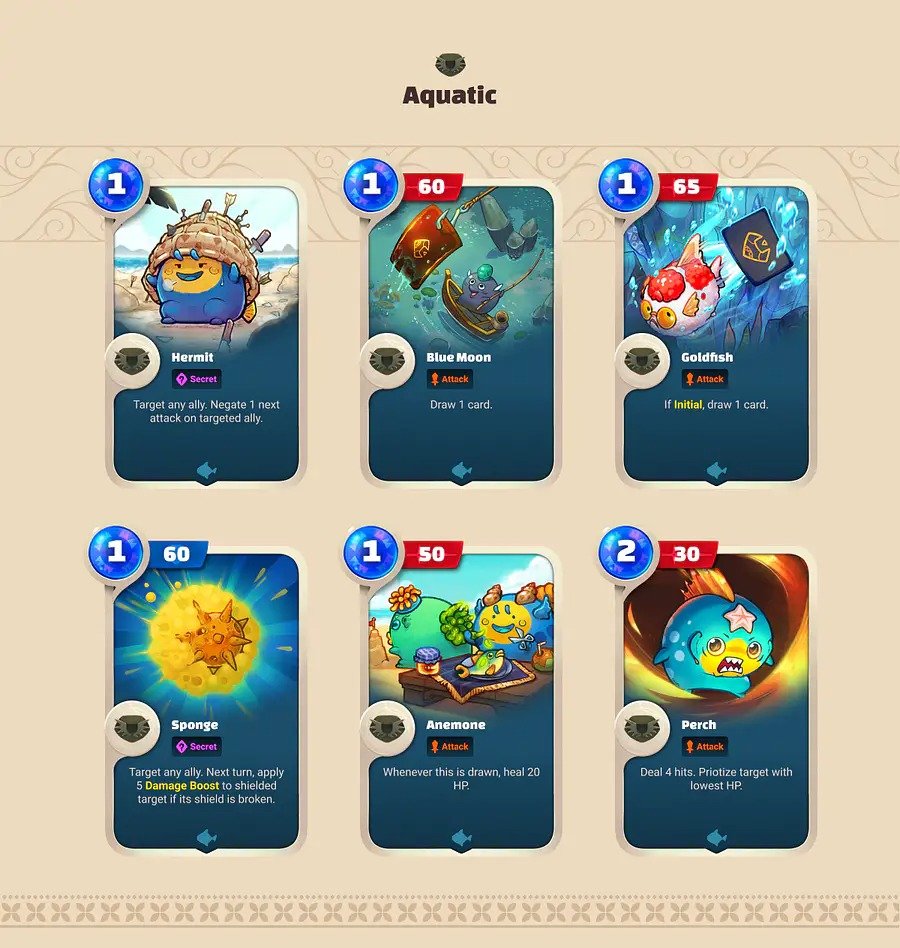Click the Perch card
This screenshot has height=948, width=900.
tap(716, 700)
